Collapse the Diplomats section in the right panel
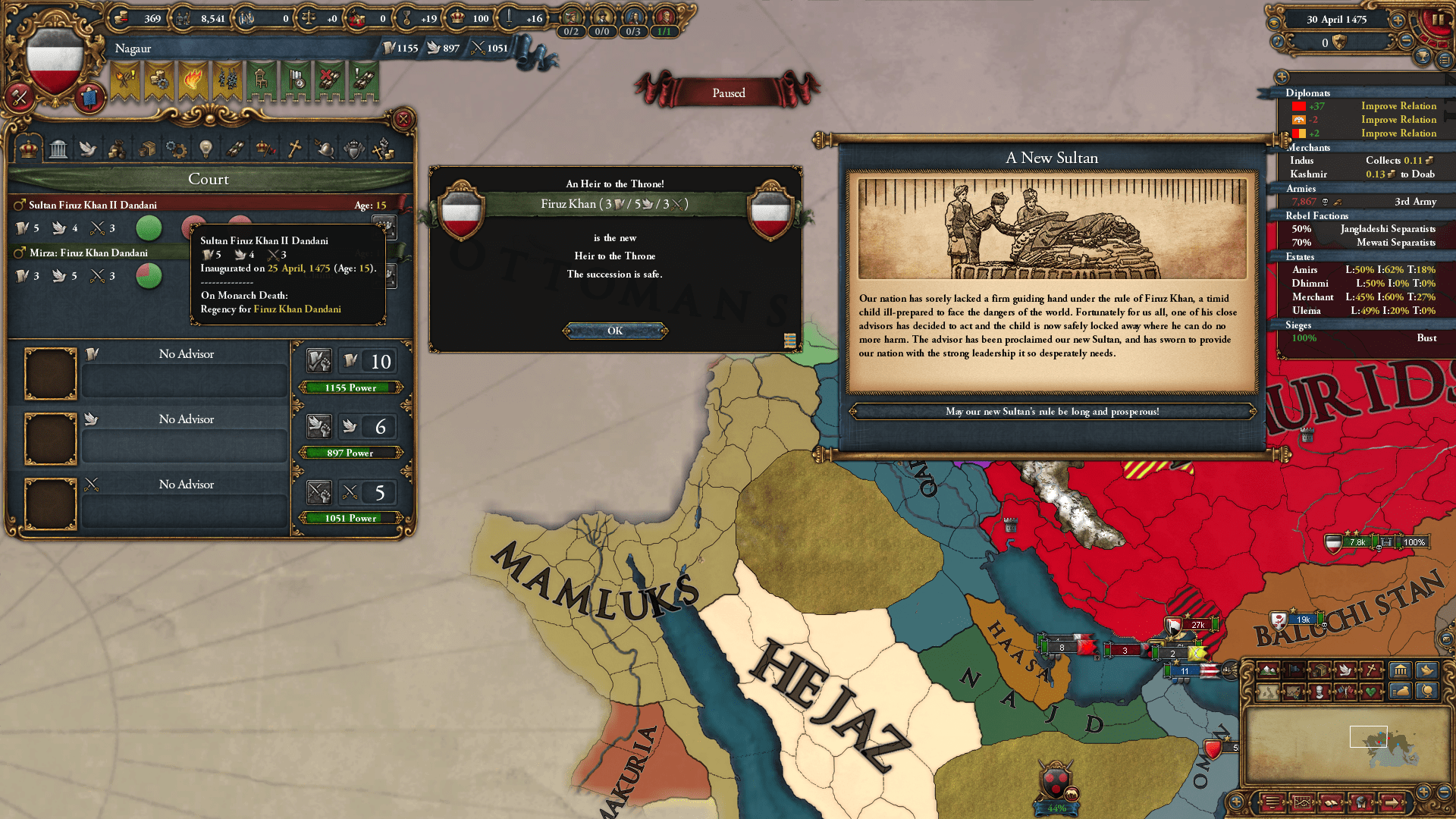1456x819 pixels. click(x=1307, y=93)
